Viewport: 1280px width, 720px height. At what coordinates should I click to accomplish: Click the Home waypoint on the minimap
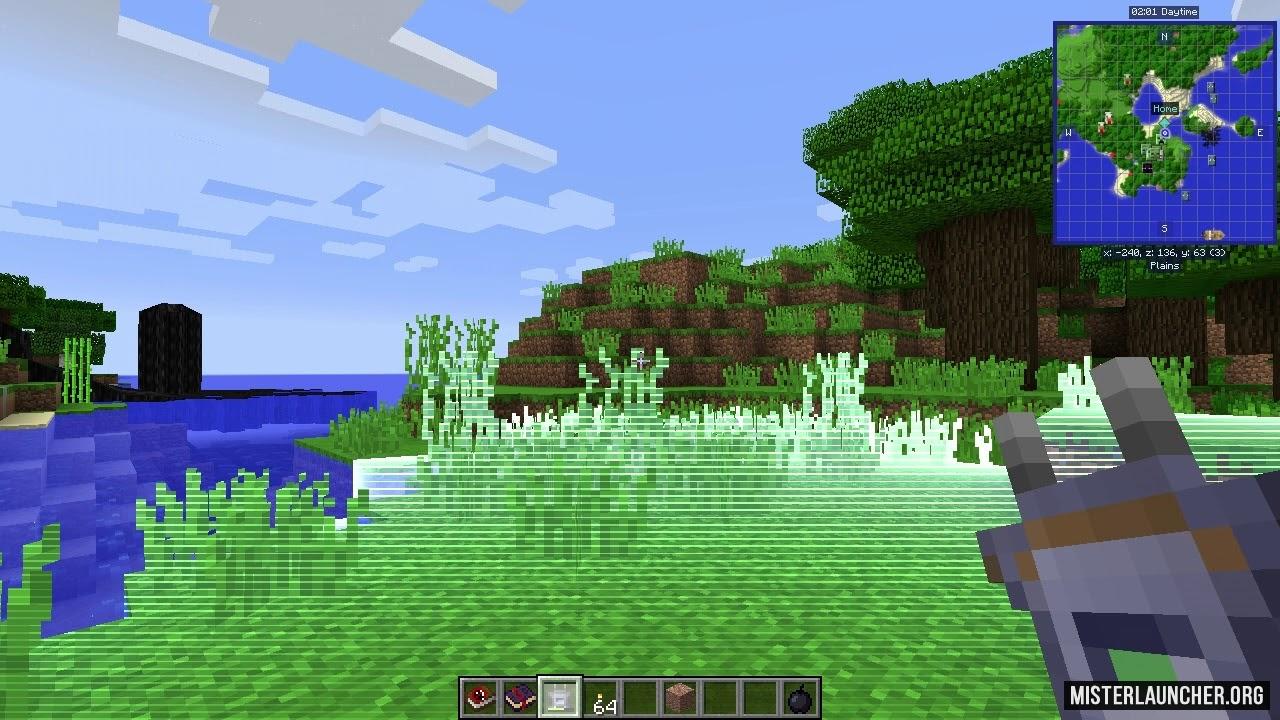(x=1165, y=109)
